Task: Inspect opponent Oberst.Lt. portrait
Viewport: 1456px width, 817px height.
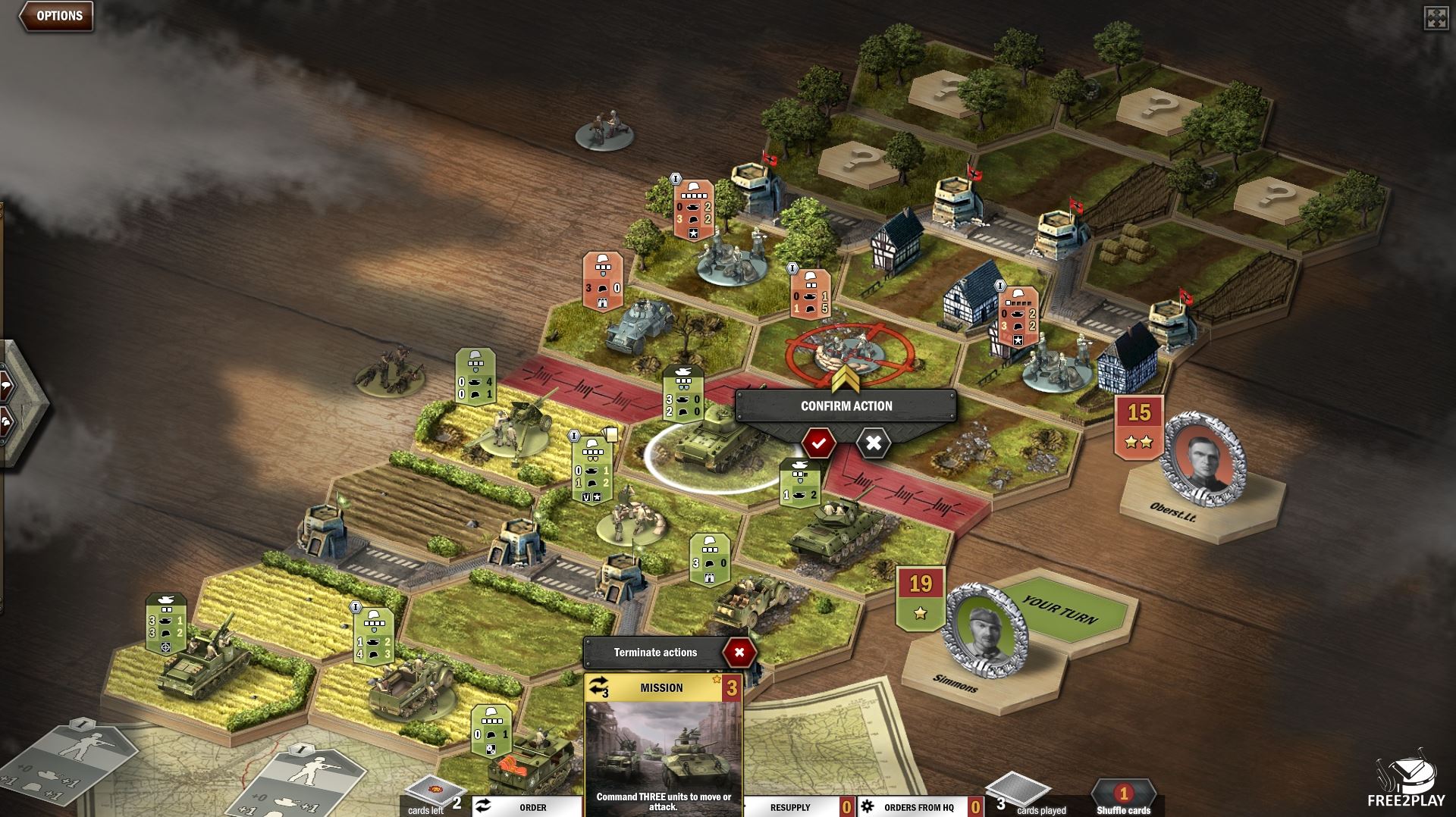Action: 1204,459
